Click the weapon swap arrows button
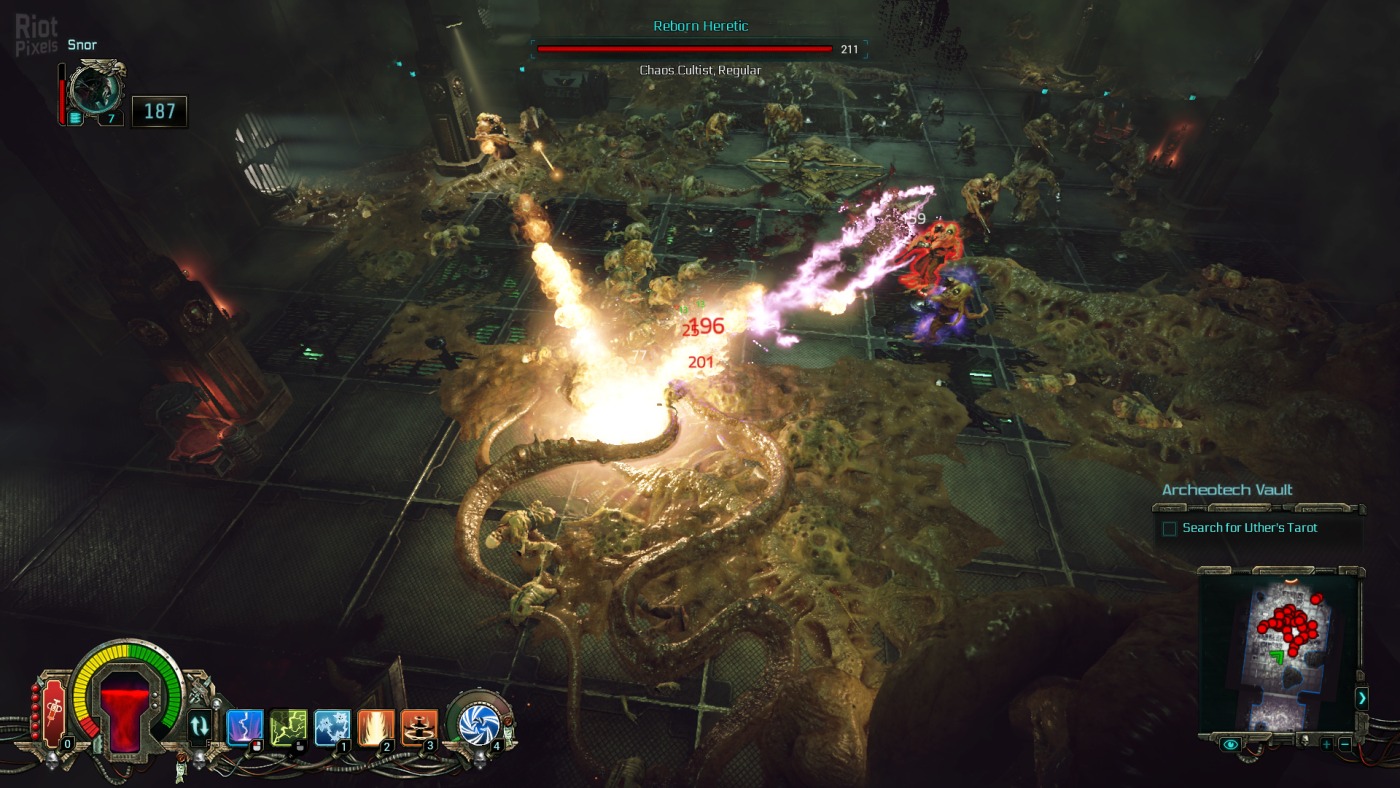Screen dimensions: 1400x788 (200, 726)
